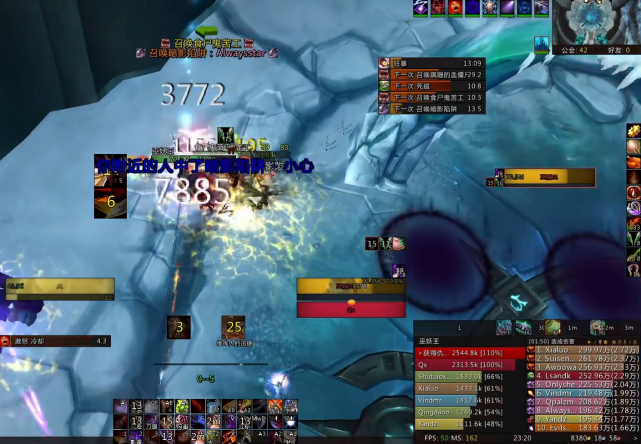Select the yellow target frame above the red bar

point(349,286)
